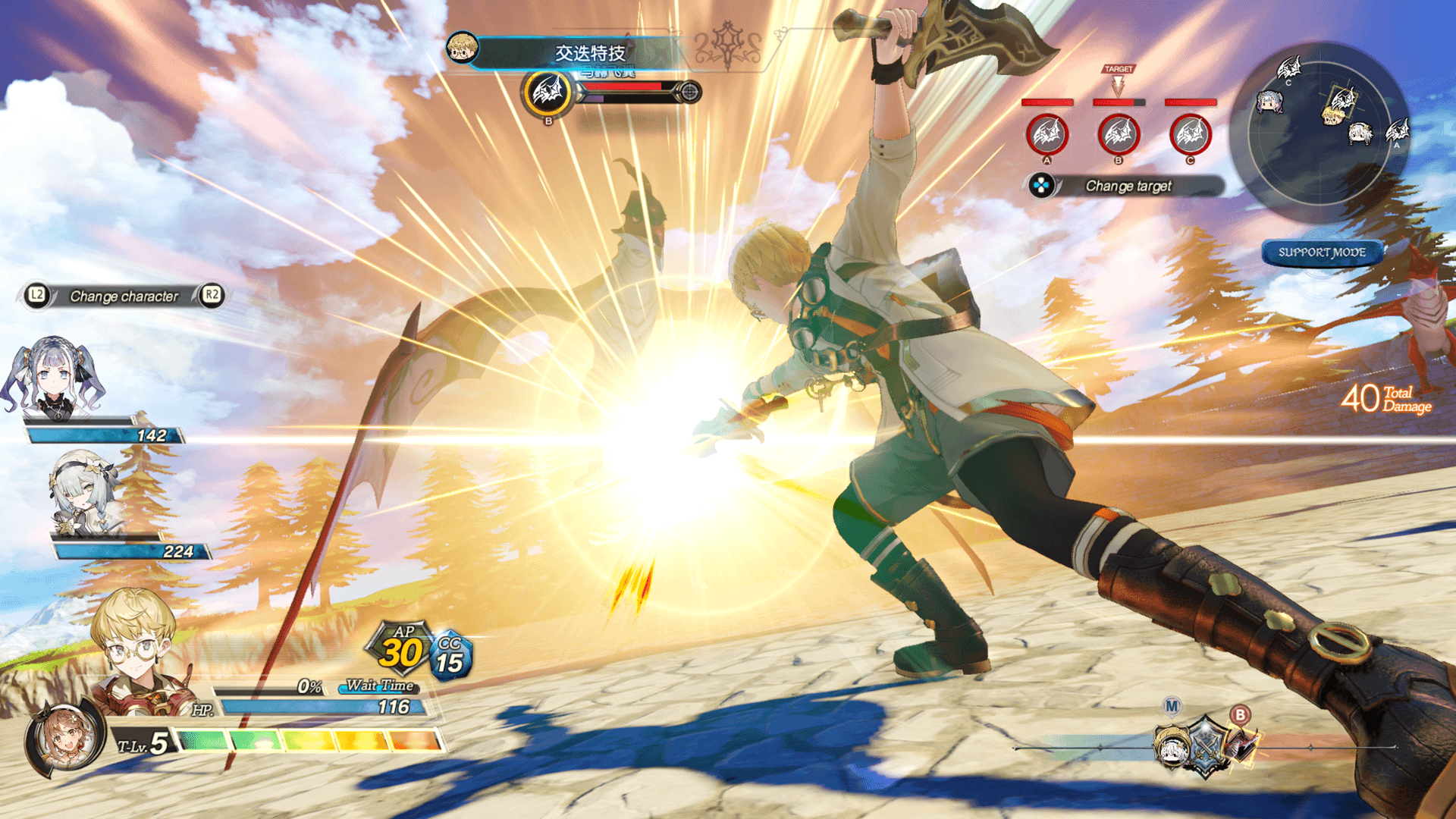Click the skill name banner portrait
1456x819 pixels.
click(462, 48)
